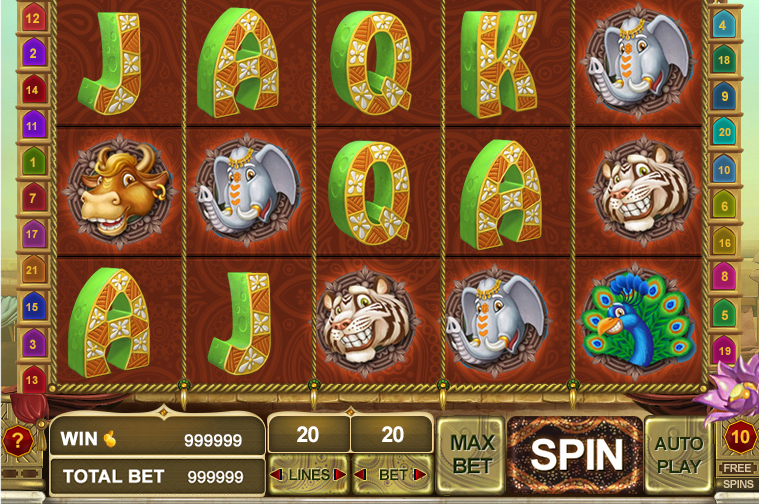Select payline marker number 13
This screenshot has height=504, width=759.
click(x=33, y=379)
